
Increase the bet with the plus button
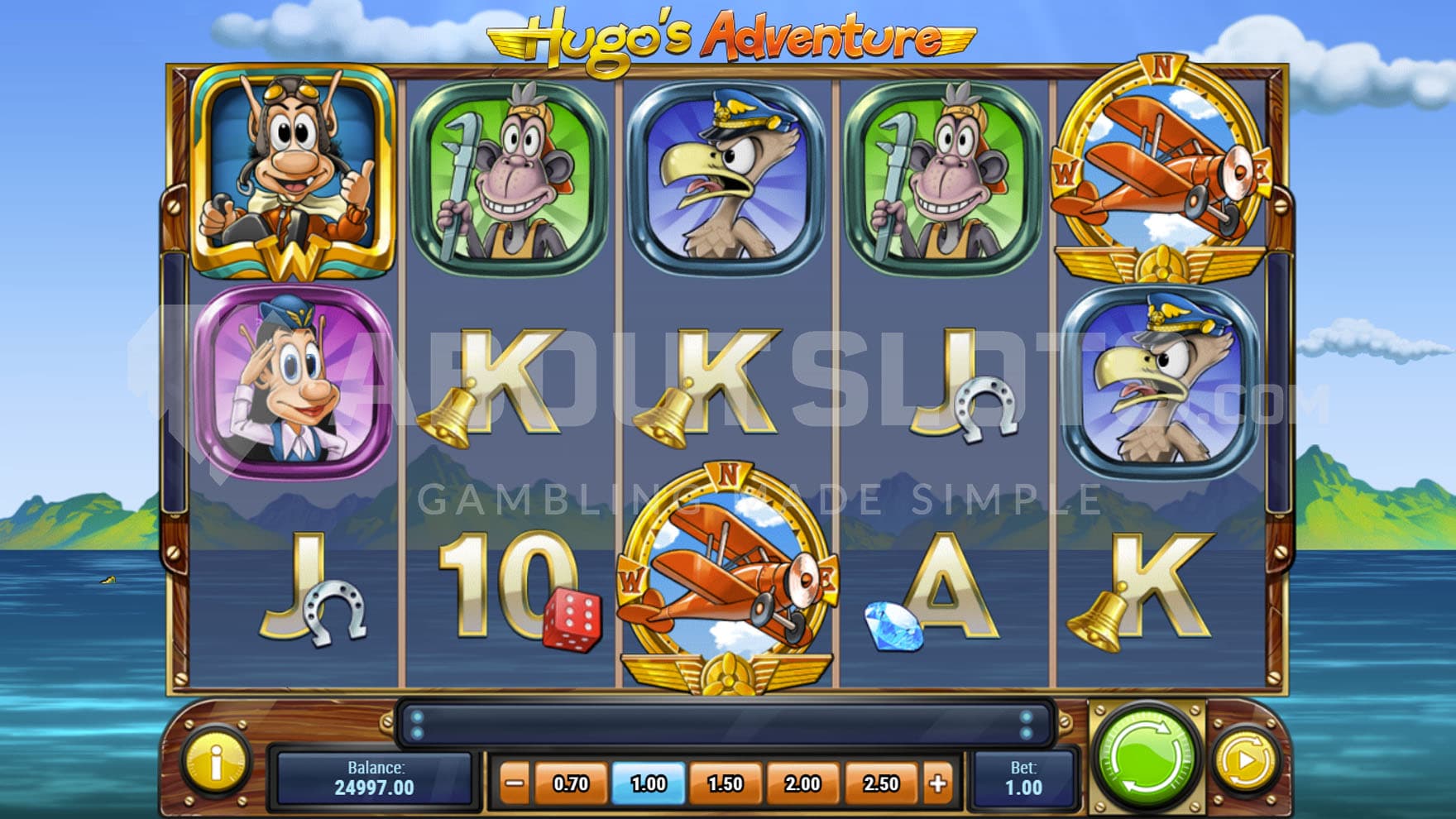pos(938,783)
